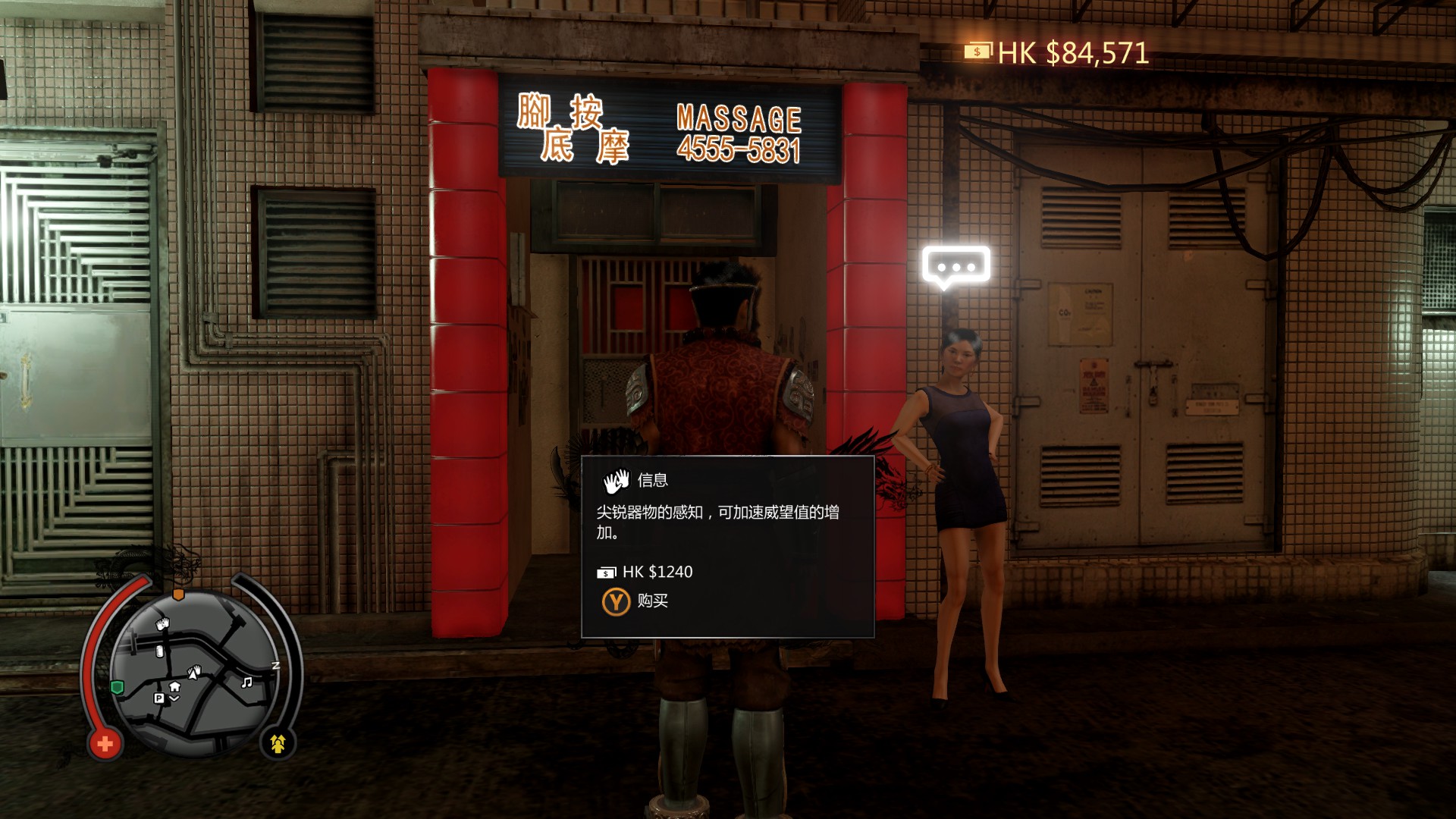Image resolution: width=1456 pixels, height=819 pixels.
Task: Click the drink can icon on the minimap
Action: pos(159,651)
